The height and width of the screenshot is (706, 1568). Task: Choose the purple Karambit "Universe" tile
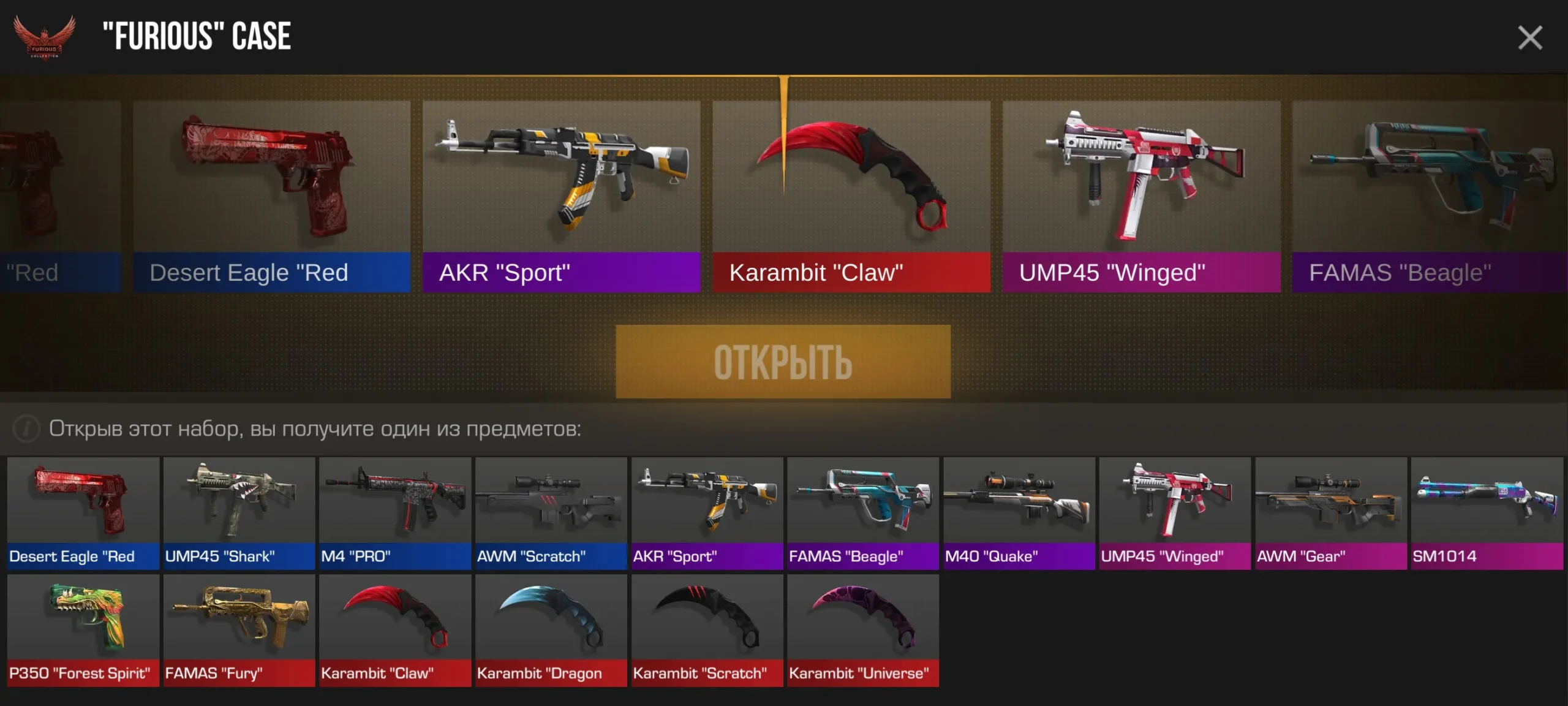coord(862,630)
